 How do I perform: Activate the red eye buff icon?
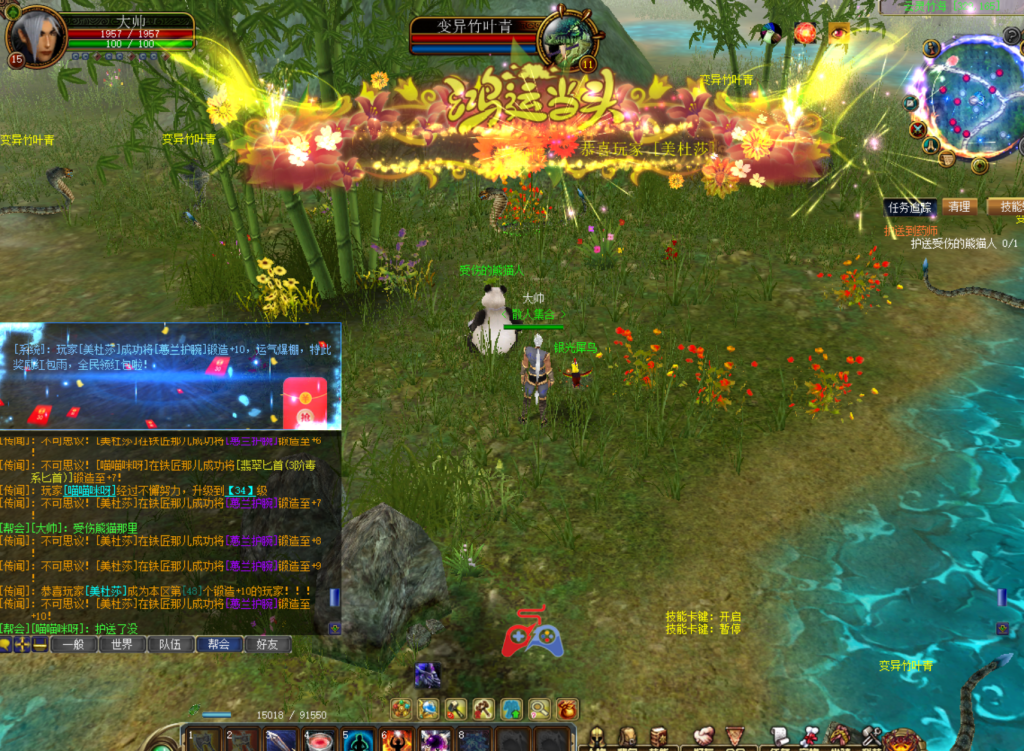point(838,33)
